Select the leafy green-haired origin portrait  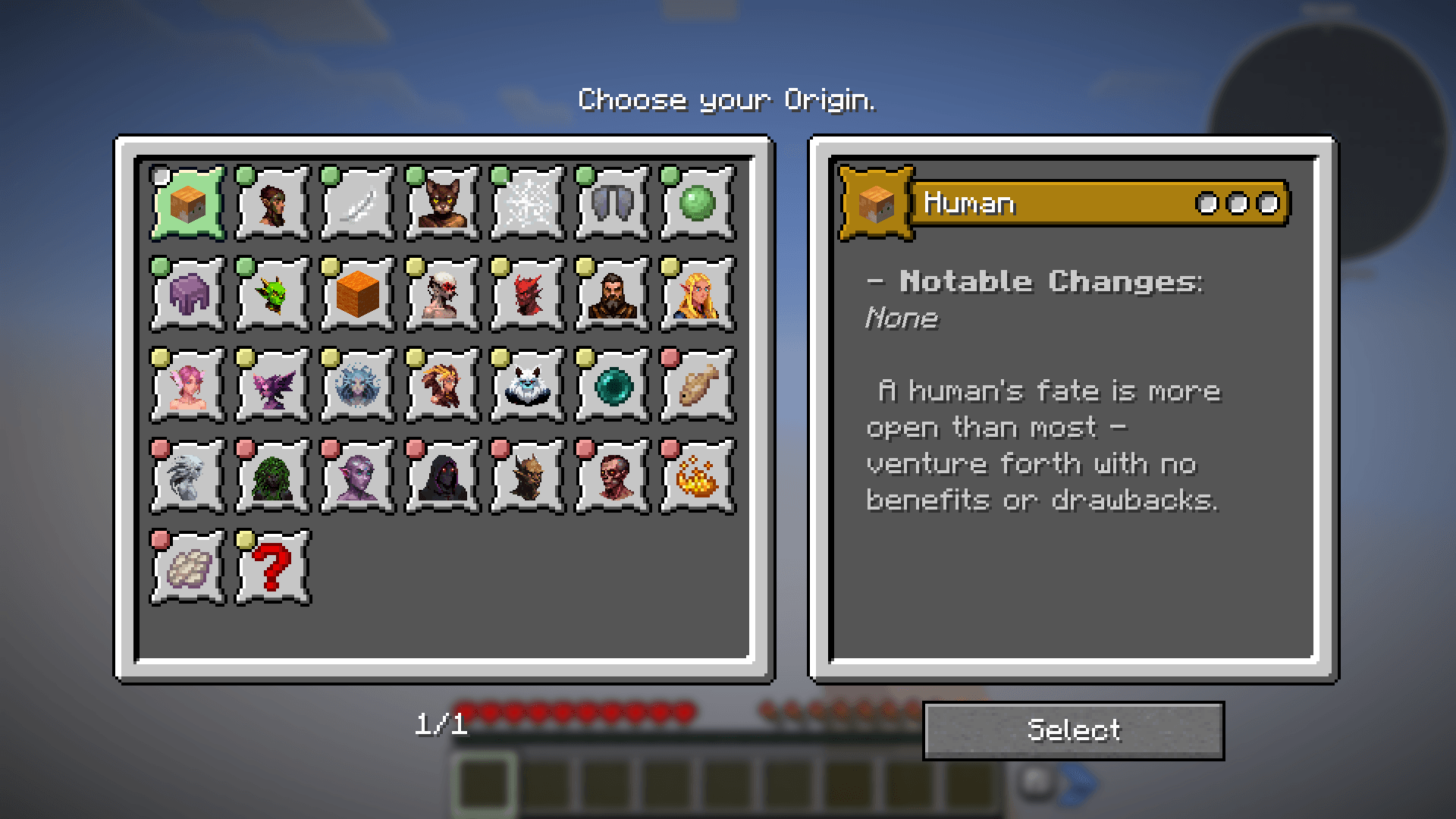(271, 474)
